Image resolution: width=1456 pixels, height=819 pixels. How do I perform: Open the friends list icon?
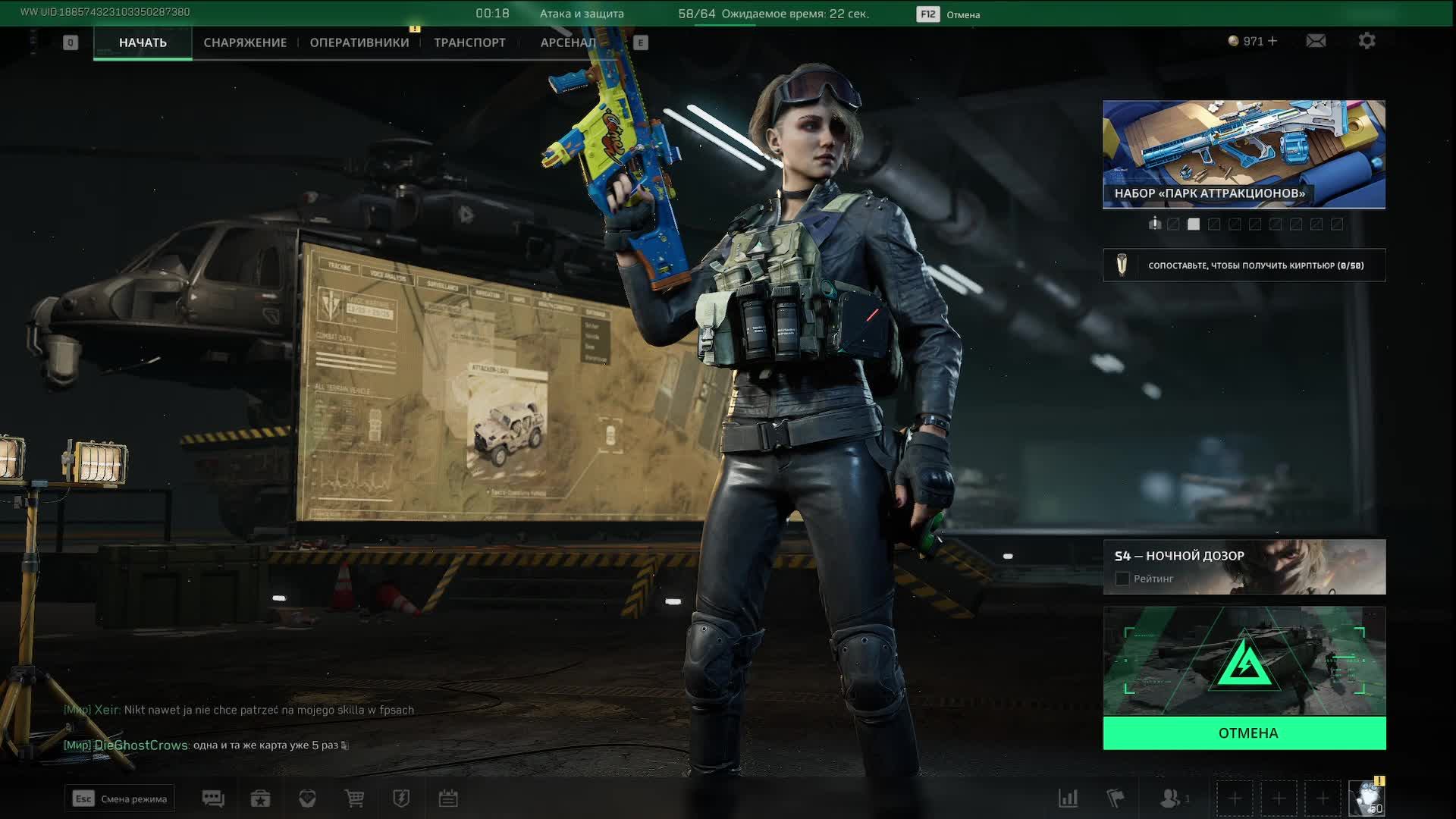pos(1172,799)
